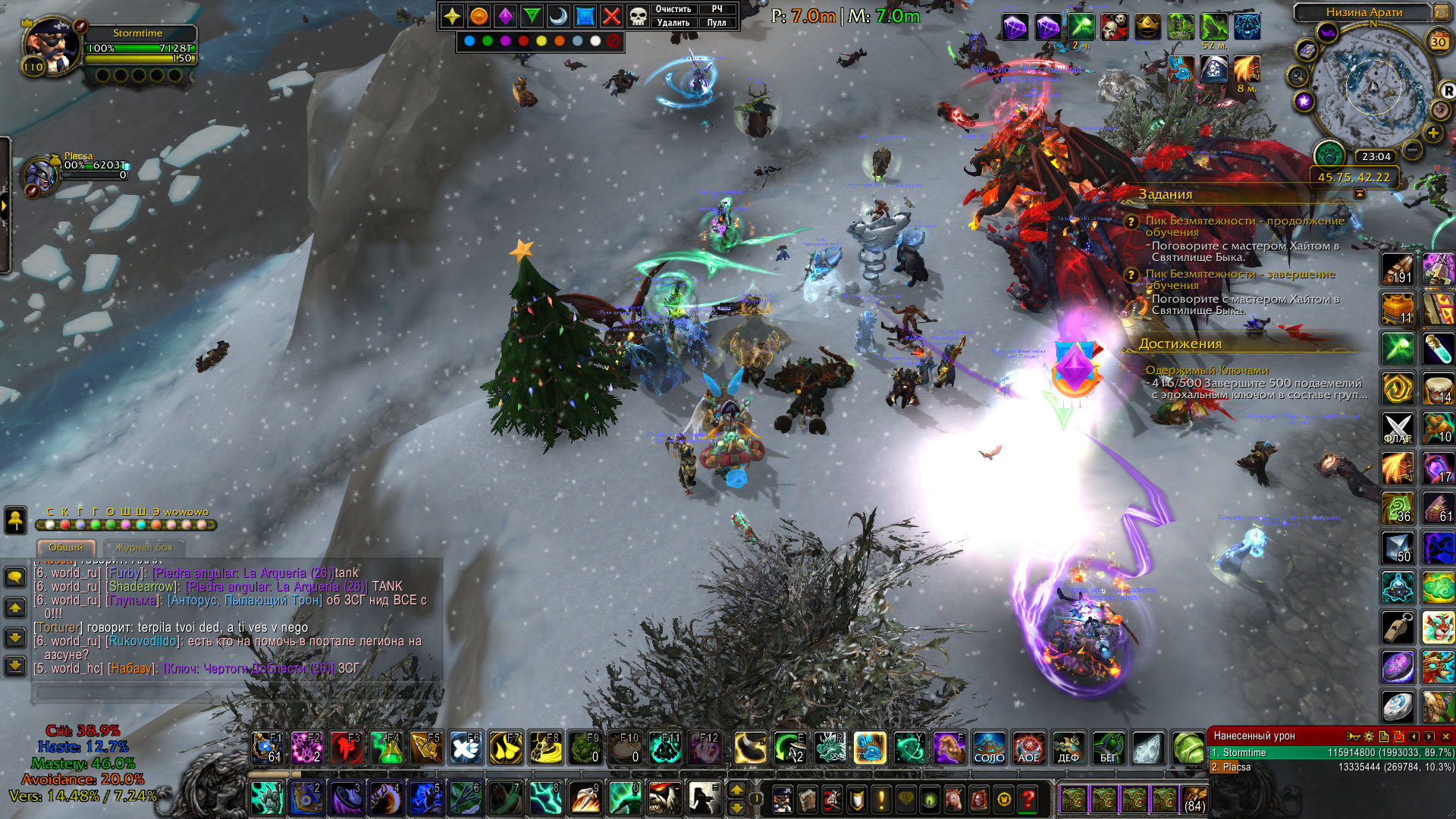Zoom in the minimap with the plus button
The image size is (1456, 819).
pos(1432,133)
